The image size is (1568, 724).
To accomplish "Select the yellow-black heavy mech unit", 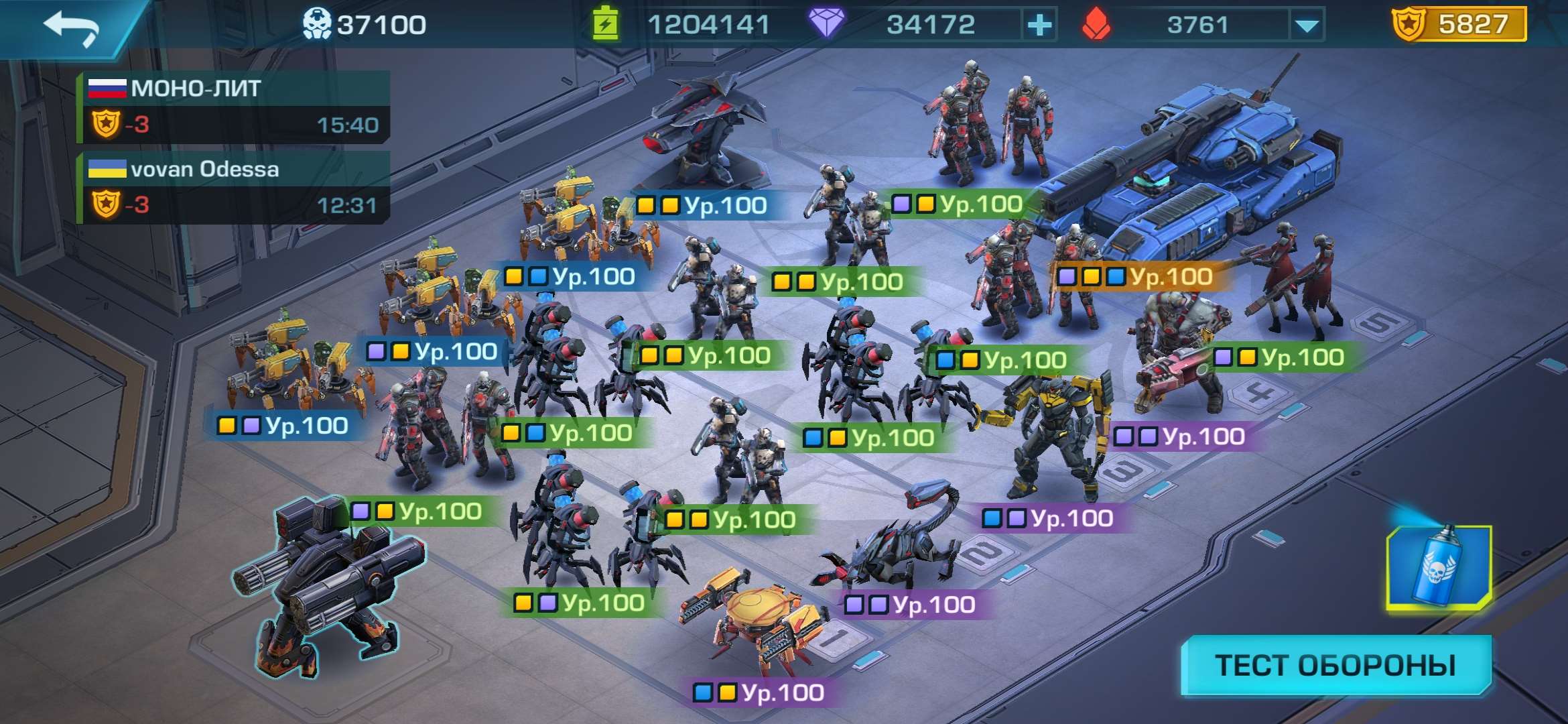I will point(1052,436).
